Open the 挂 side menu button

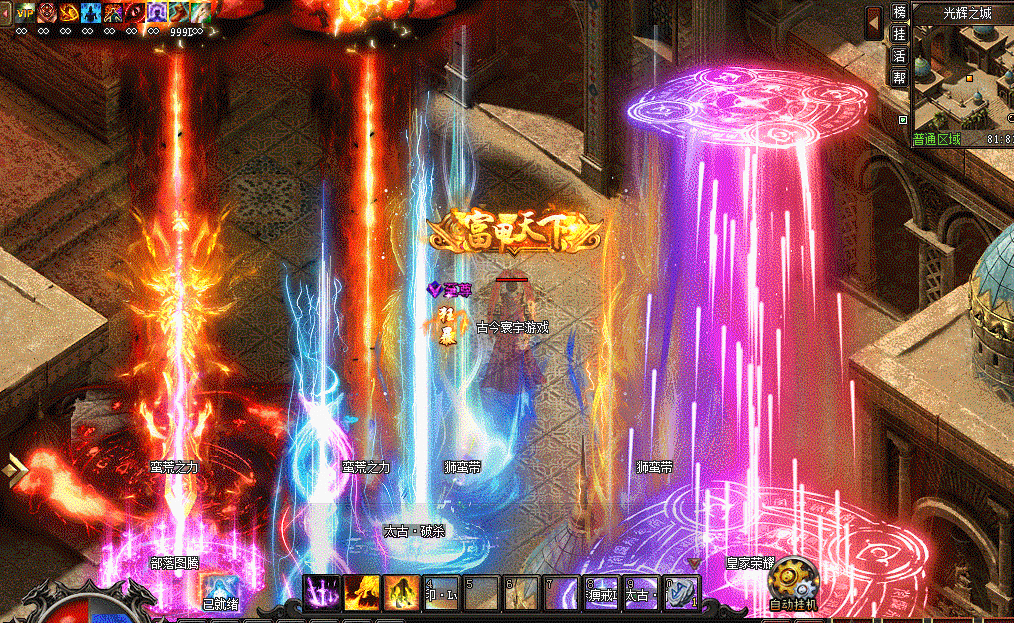(x=899, y=34)
